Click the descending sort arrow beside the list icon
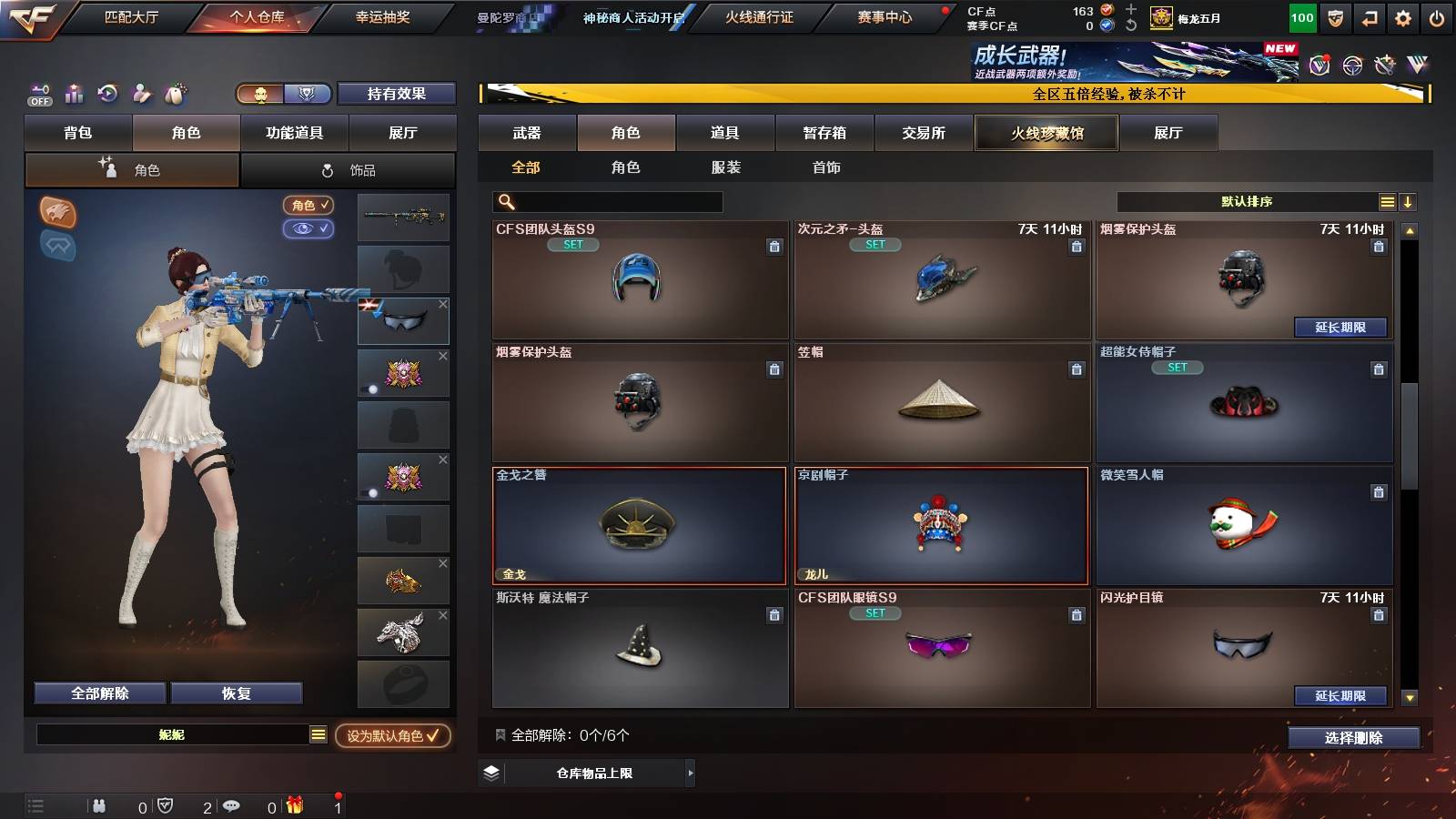 1409,201
